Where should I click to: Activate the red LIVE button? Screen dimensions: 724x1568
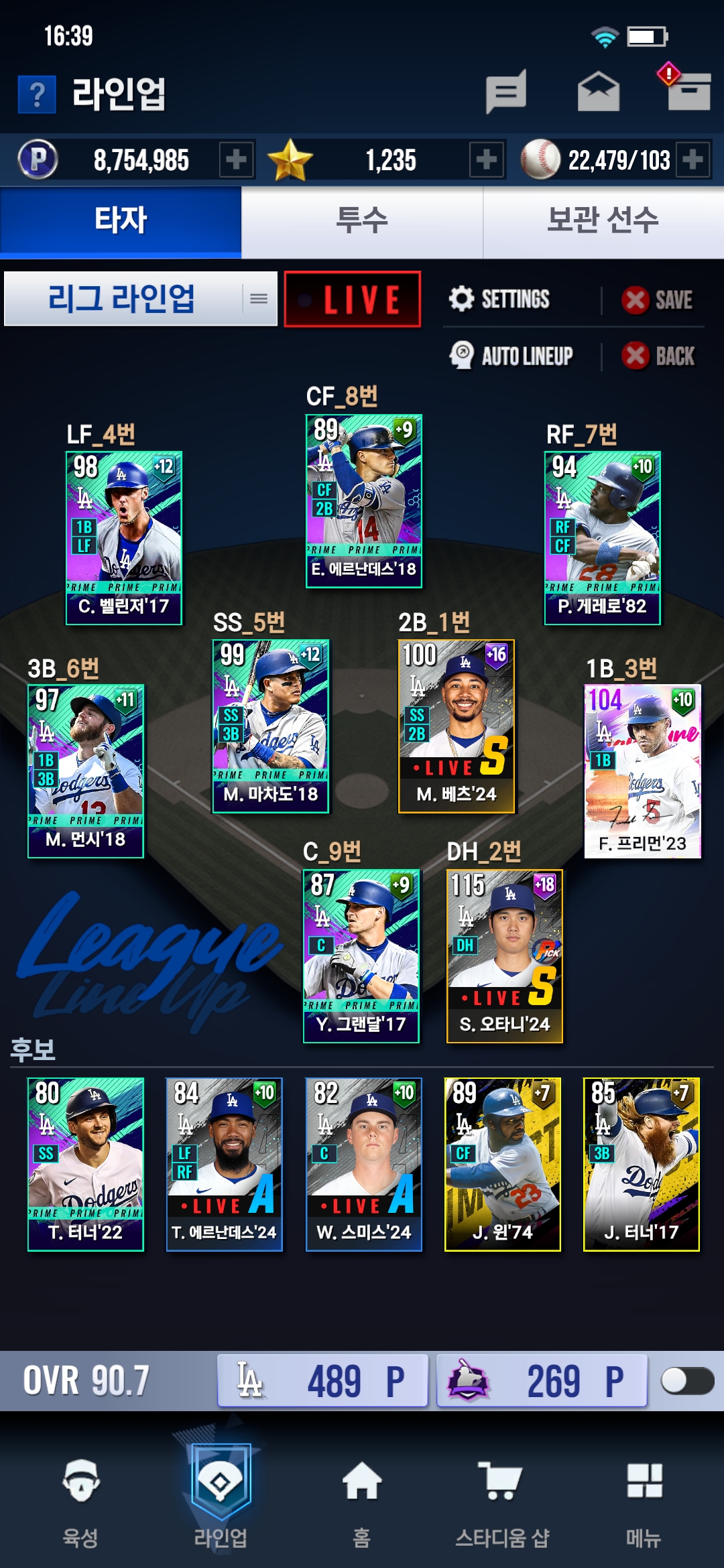tap(353, 300)
